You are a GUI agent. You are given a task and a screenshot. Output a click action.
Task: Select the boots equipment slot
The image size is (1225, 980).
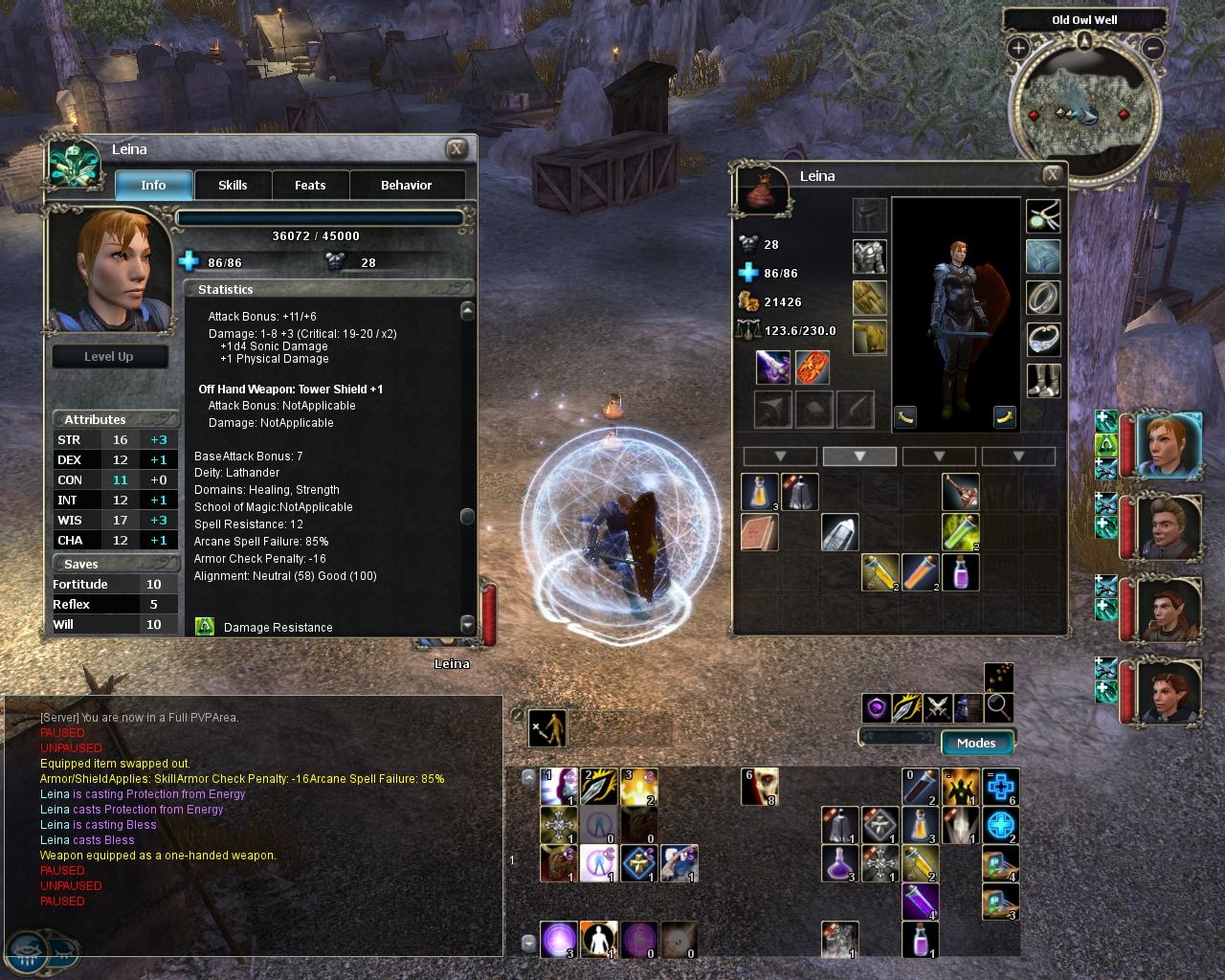(x=1043, y=380)
